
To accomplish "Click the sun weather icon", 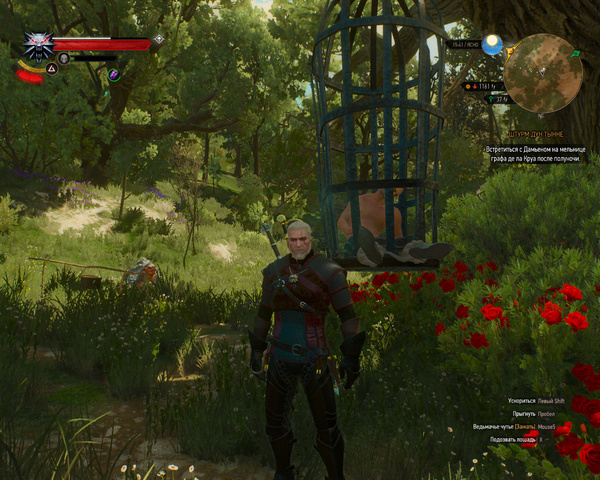I will click(491, 45).
